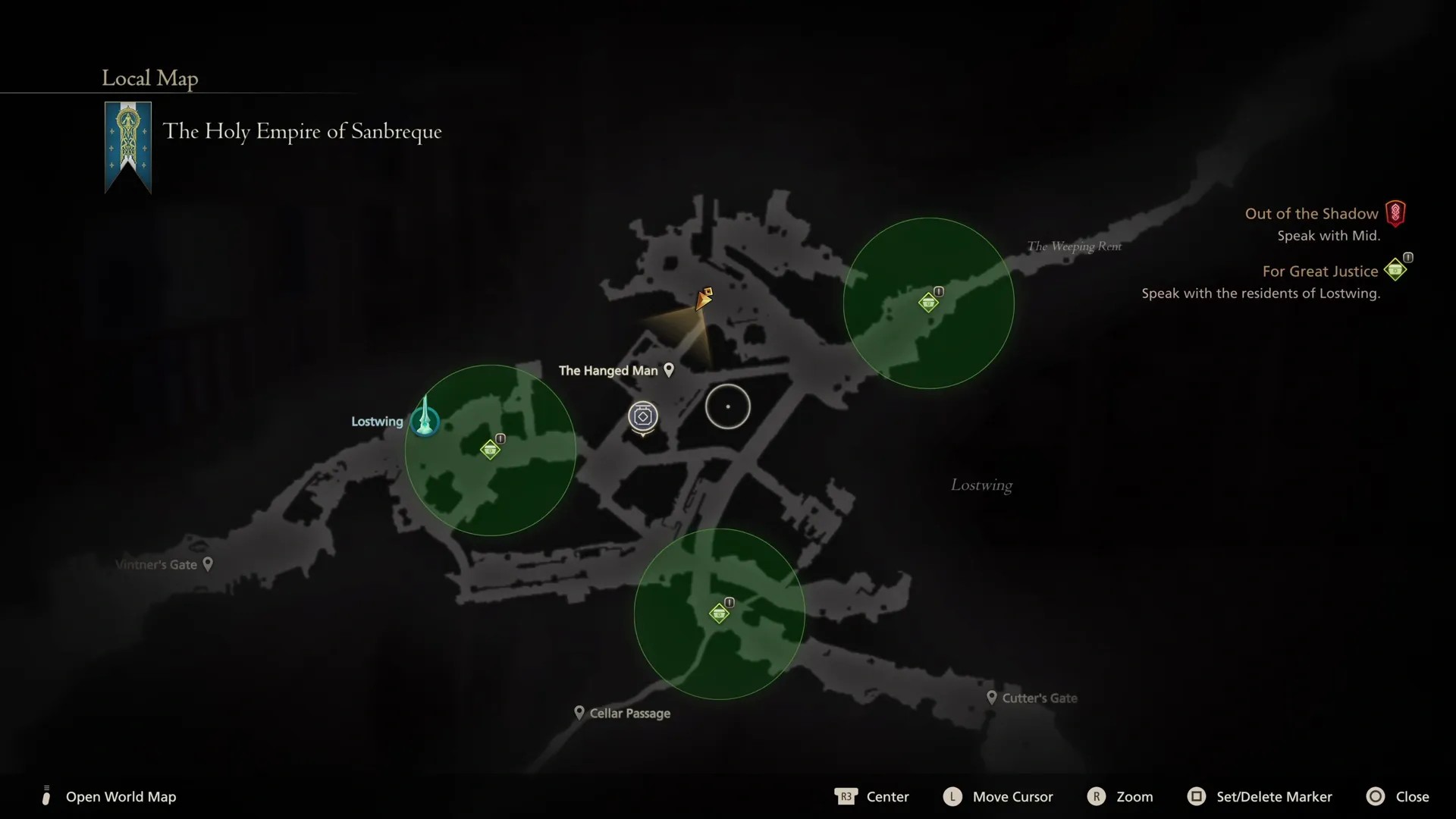Select the sidequest icon above Cellar Passage
This screenshot has width=1456, height=819.
[719, 613]
